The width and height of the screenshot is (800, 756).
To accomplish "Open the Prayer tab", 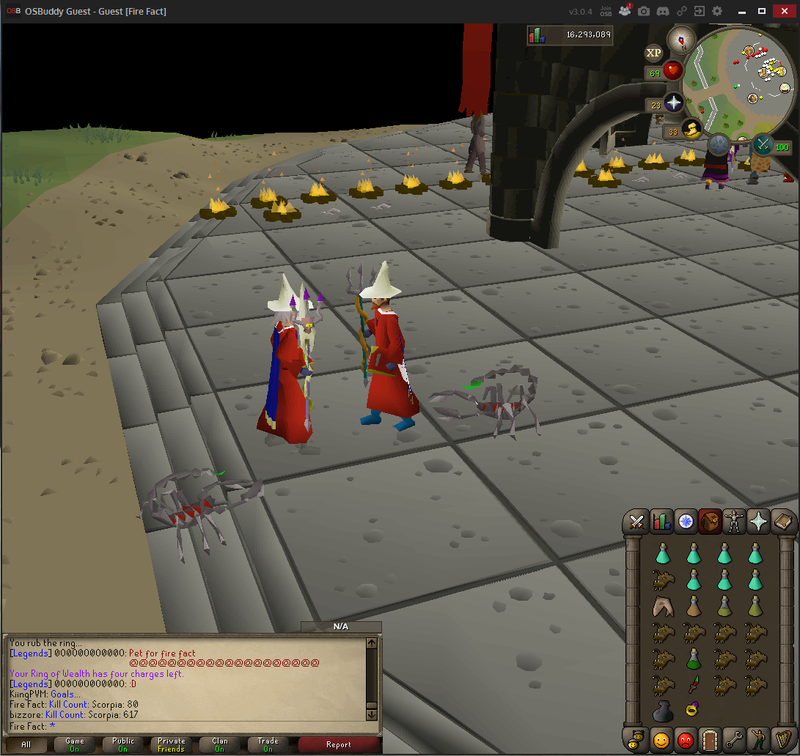I will [x=760, y=521].
